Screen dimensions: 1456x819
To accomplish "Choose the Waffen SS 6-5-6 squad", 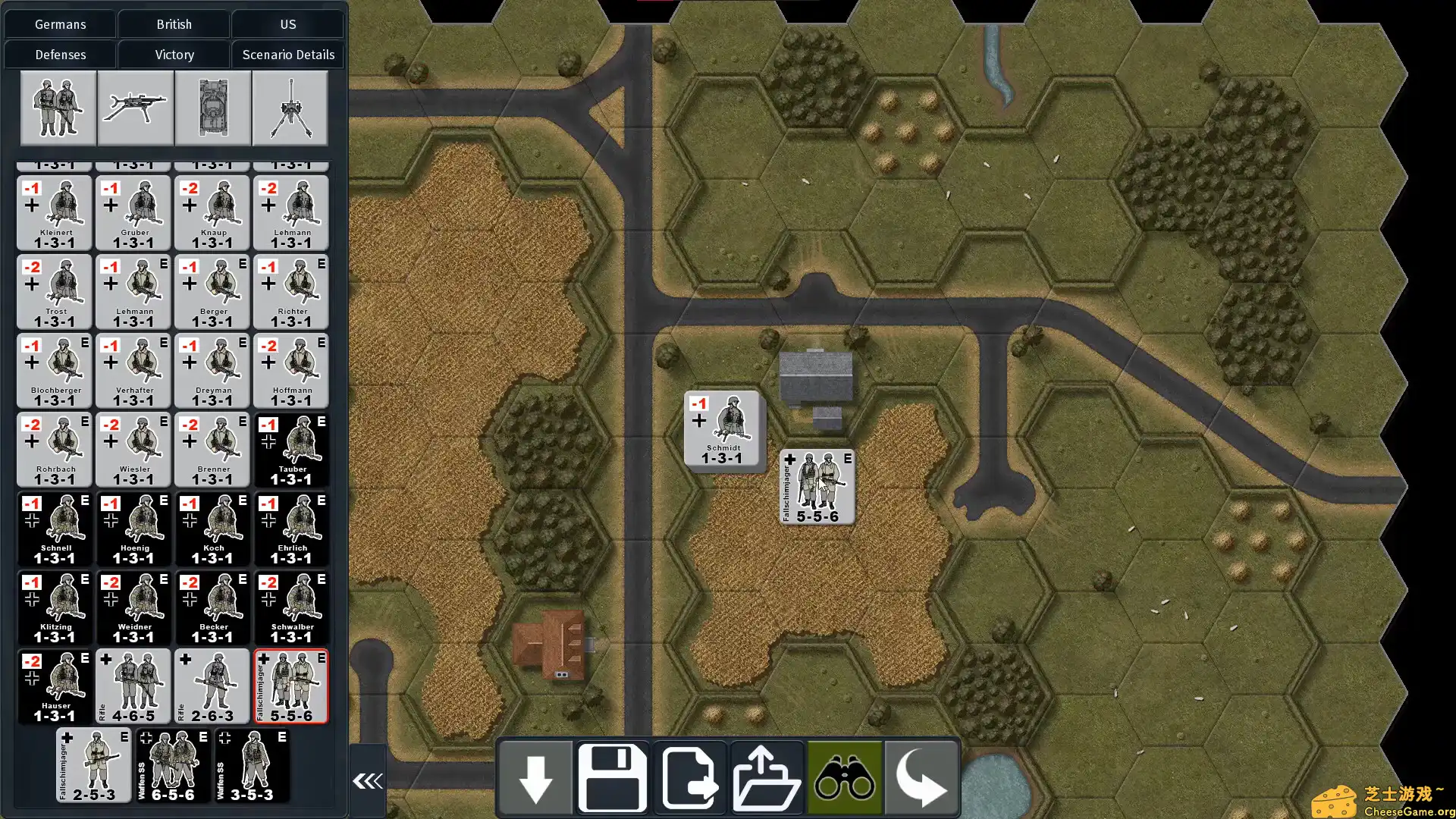I will tap(173, 765).
